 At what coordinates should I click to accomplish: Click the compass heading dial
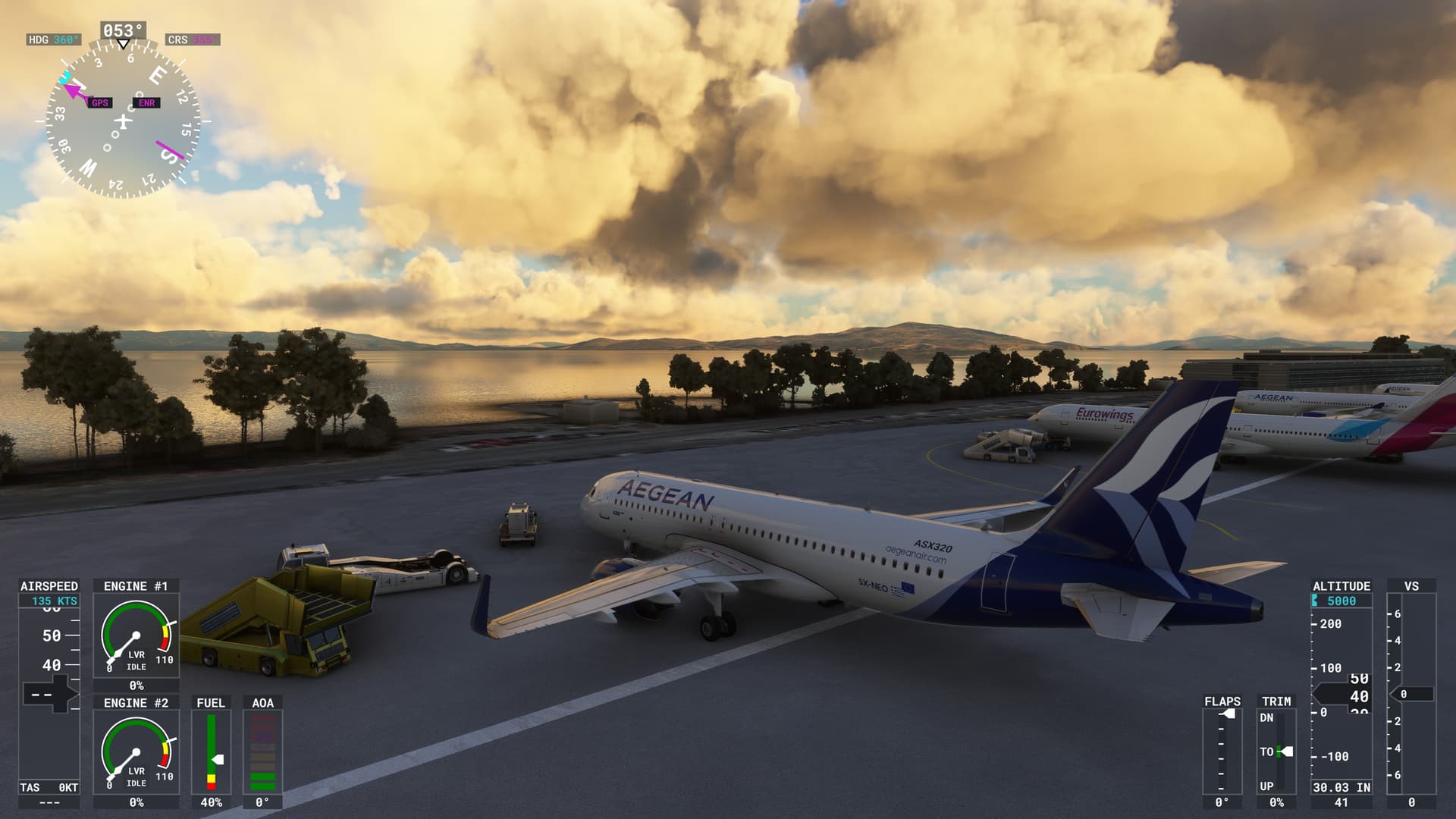(x=123, y=121)
